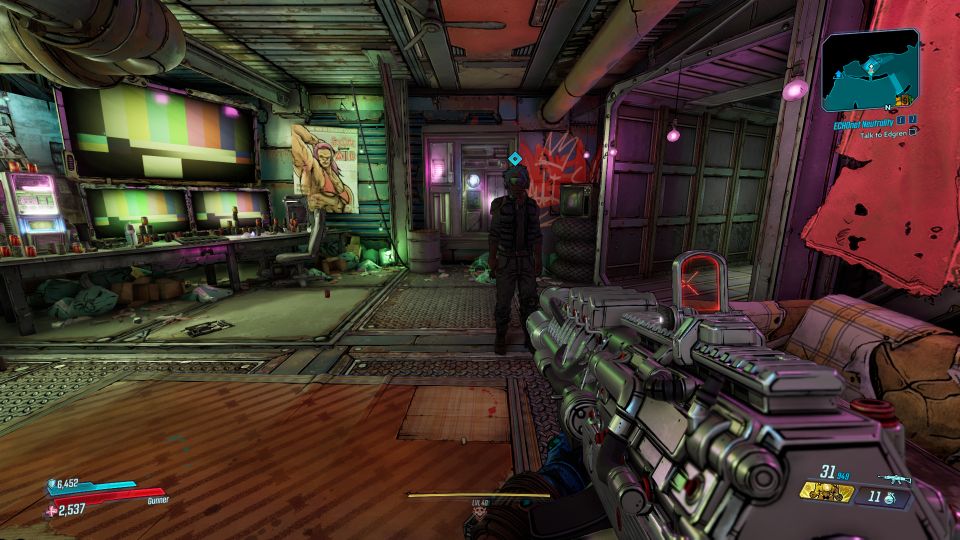960x540 pixels.
Task: Click the equipped assault rifle icon
Action: pyautogui.click(x=893, y=479)
